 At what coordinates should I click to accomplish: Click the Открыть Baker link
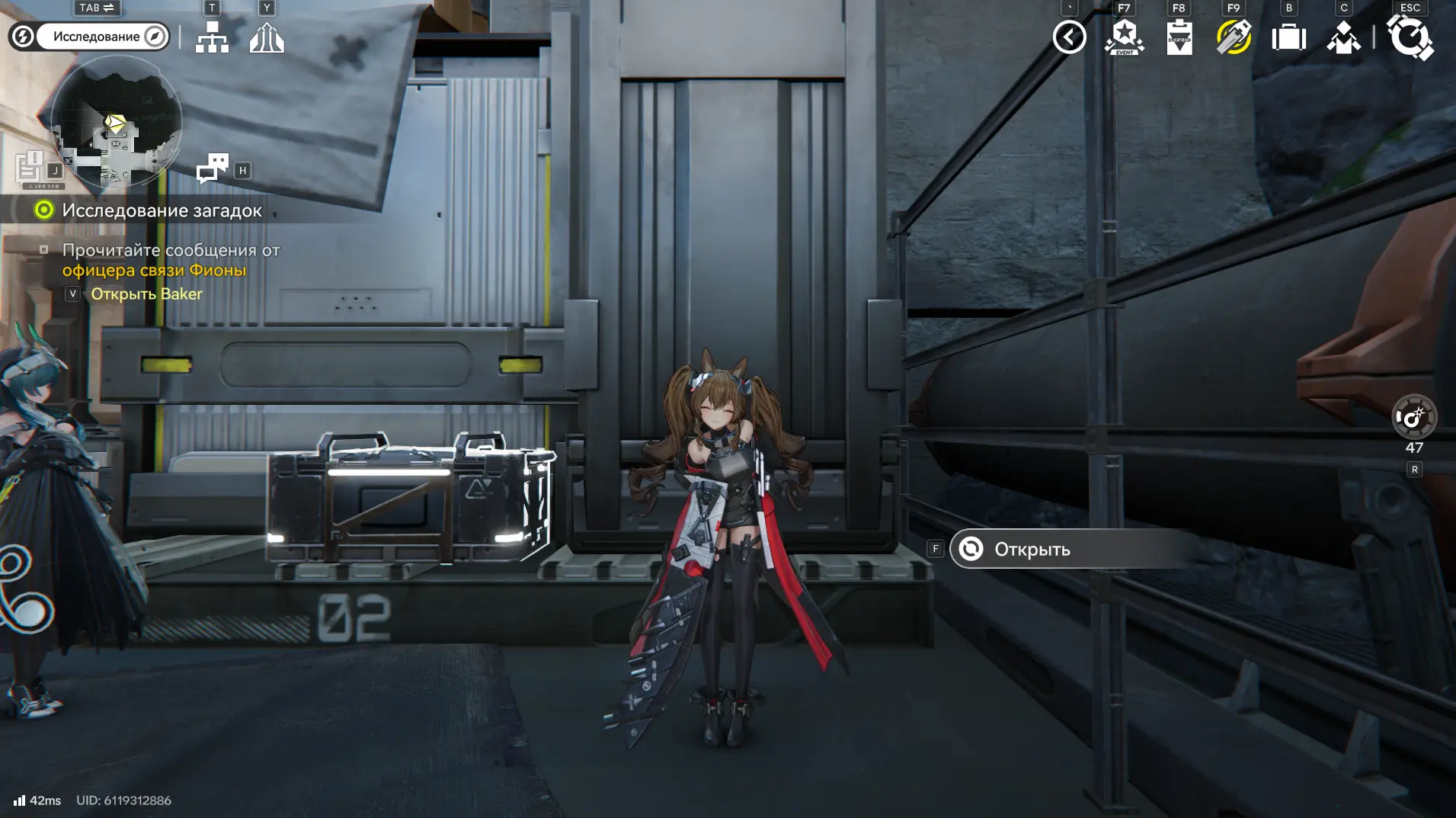[146, 294]
